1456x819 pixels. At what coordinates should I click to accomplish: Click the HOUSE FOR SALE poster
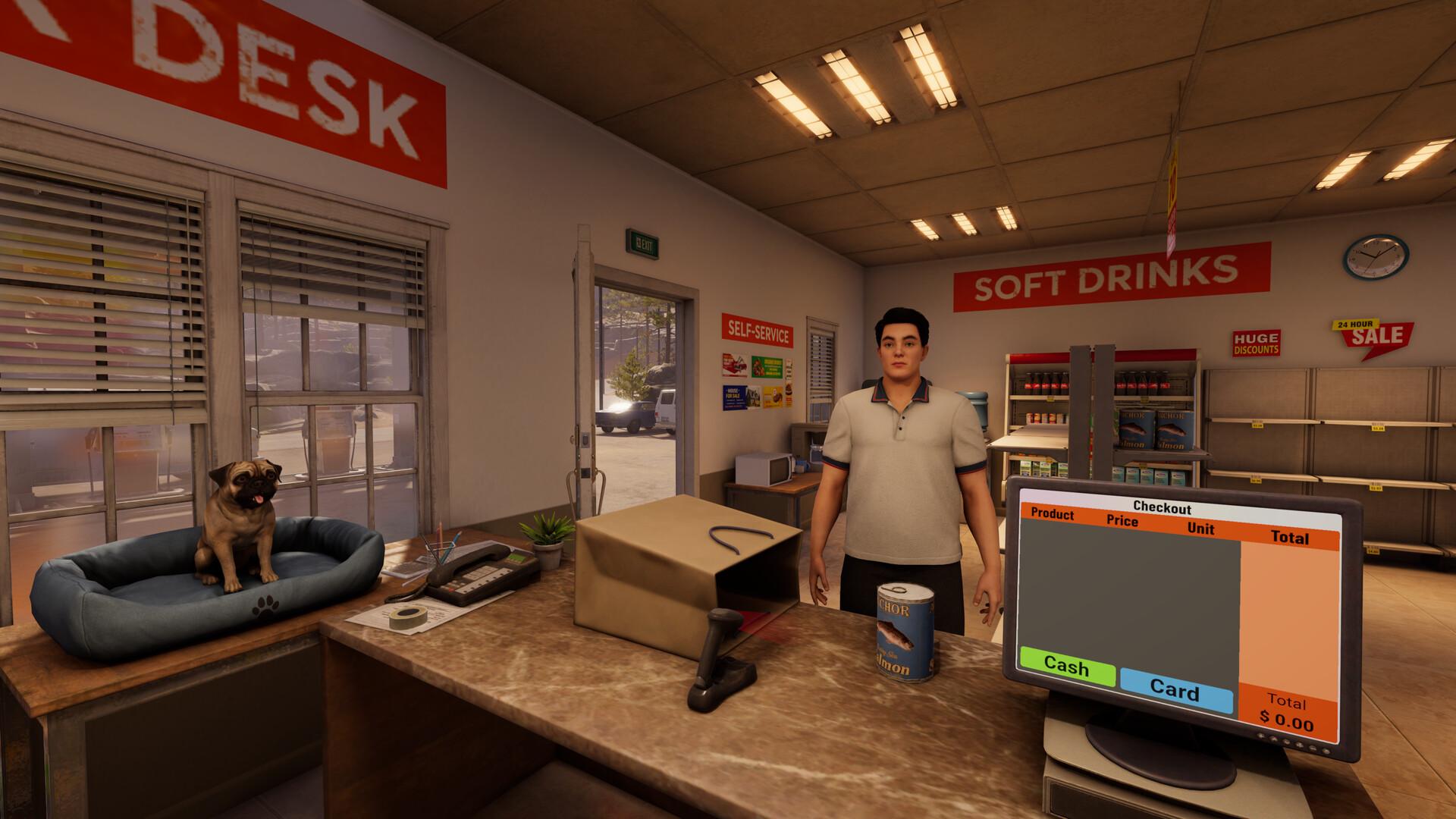coord(734,397)
